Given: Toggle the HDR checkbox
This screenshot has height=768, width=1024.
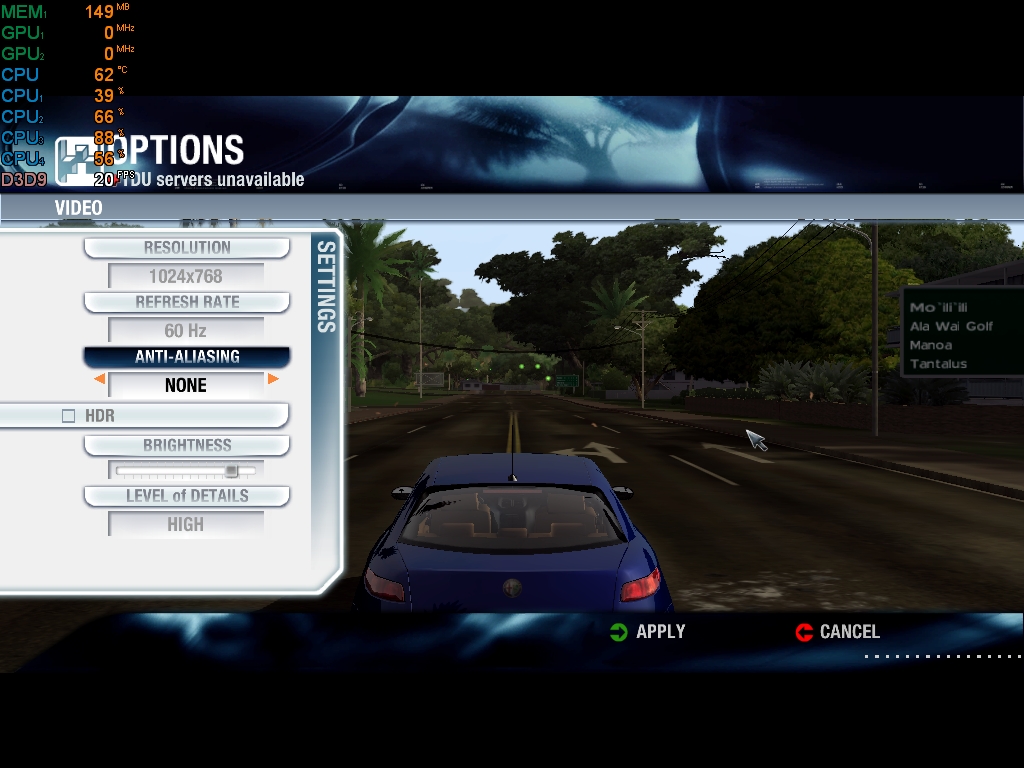Looking at the screenshot, I should [x=69, y=416].
